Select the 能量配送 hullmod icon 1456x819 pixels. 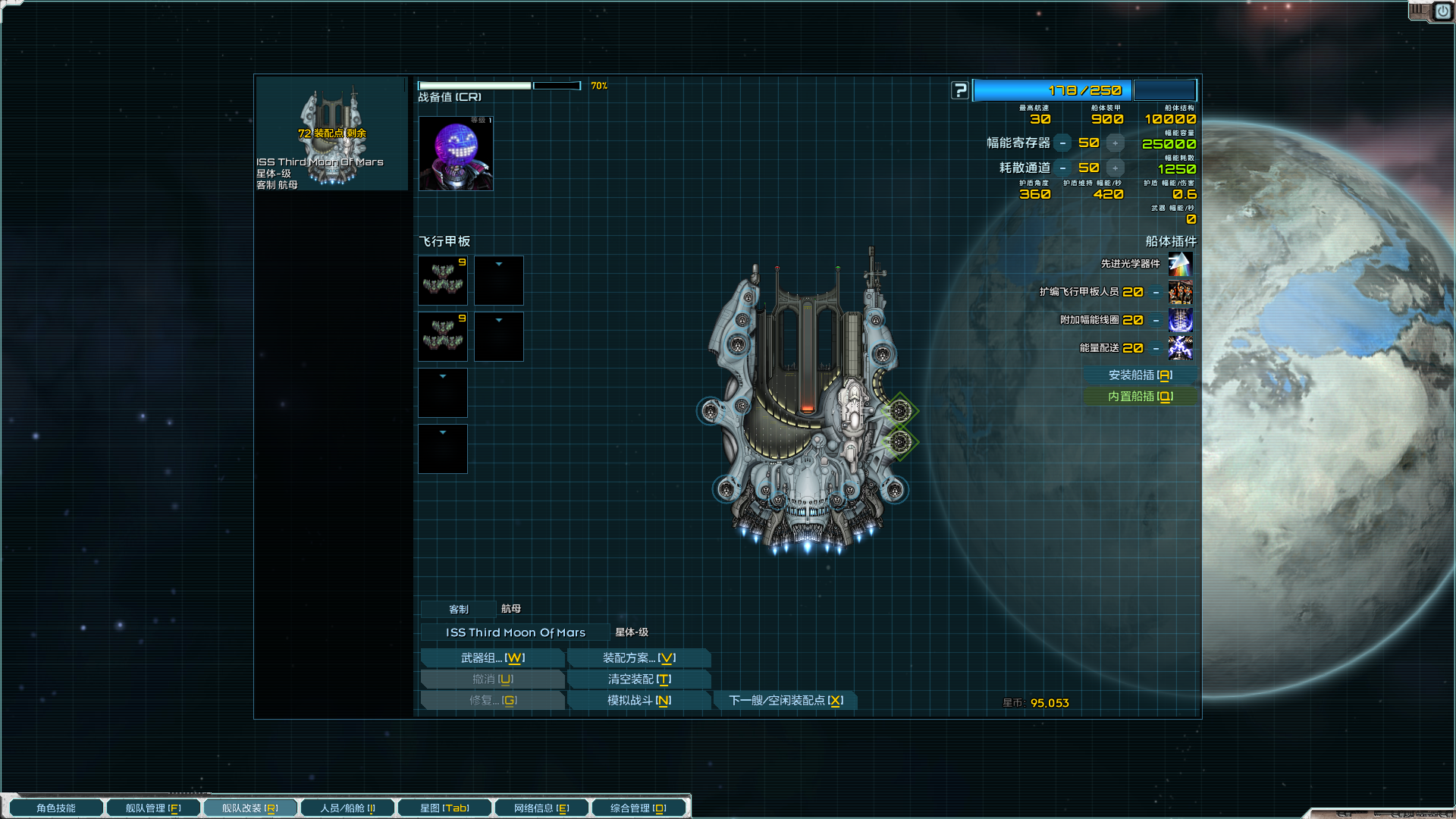1181,349
